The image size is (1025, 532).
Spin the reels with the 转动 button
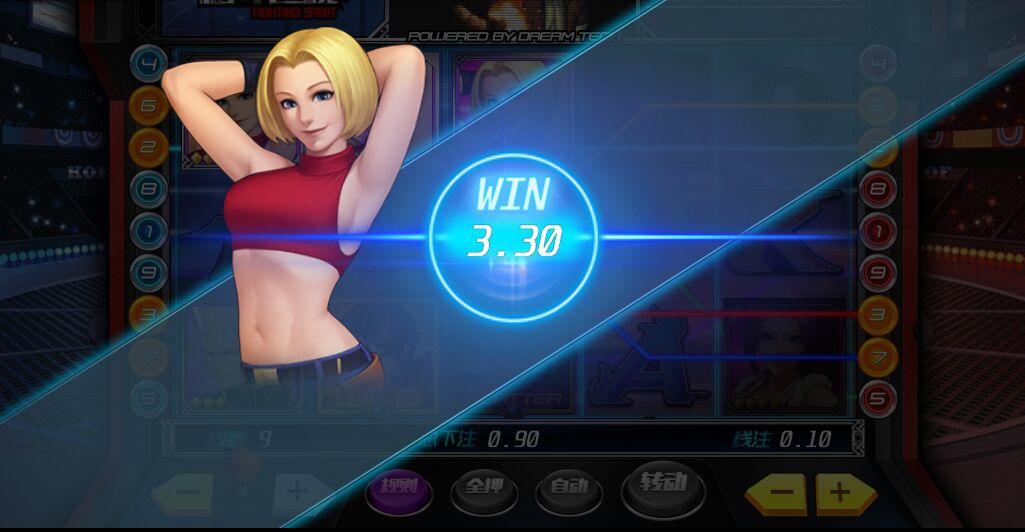point(662,486)
